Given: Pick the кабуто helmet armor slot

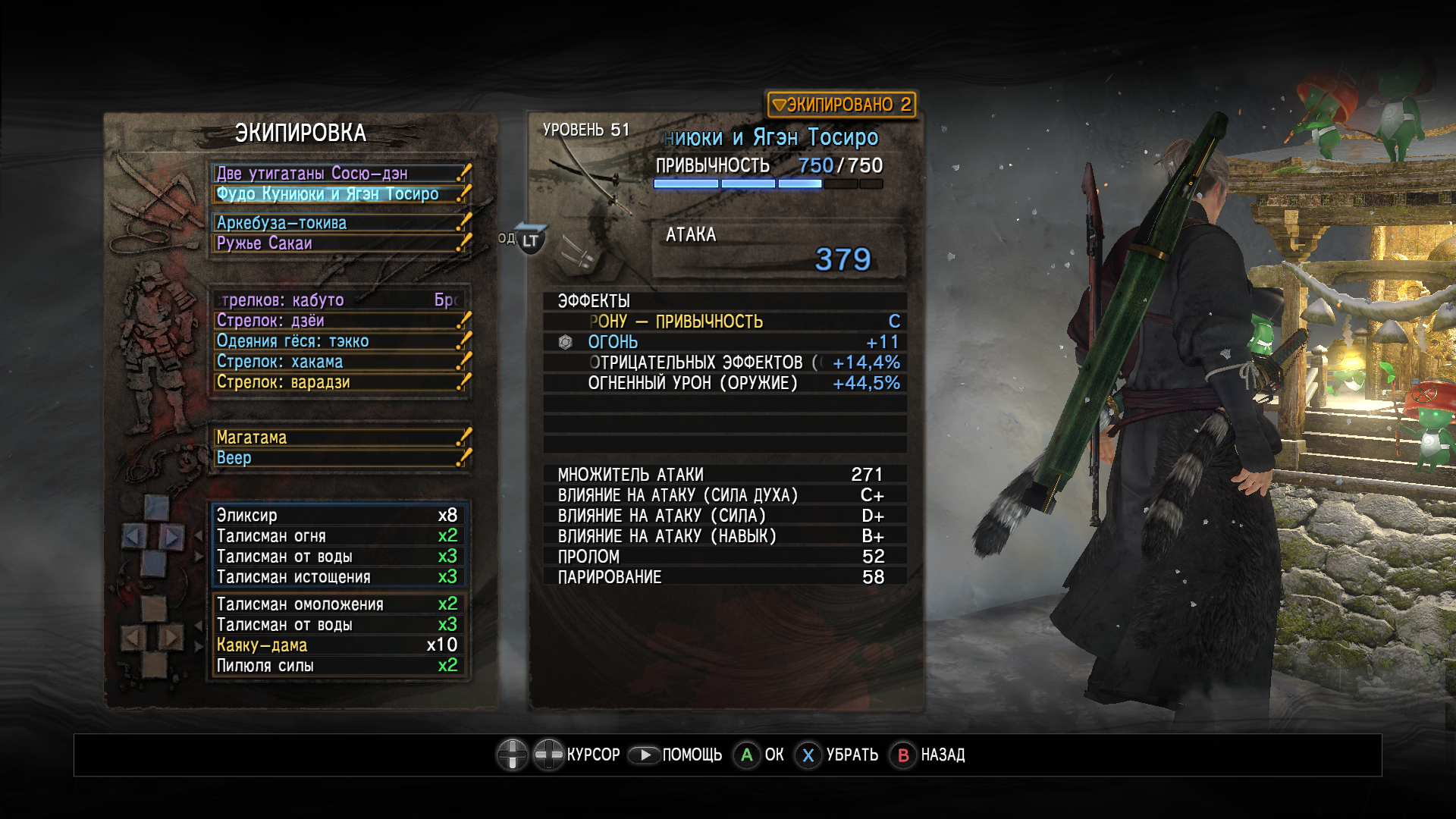Looking at the screenshot, I should click(x=339, y=300).
